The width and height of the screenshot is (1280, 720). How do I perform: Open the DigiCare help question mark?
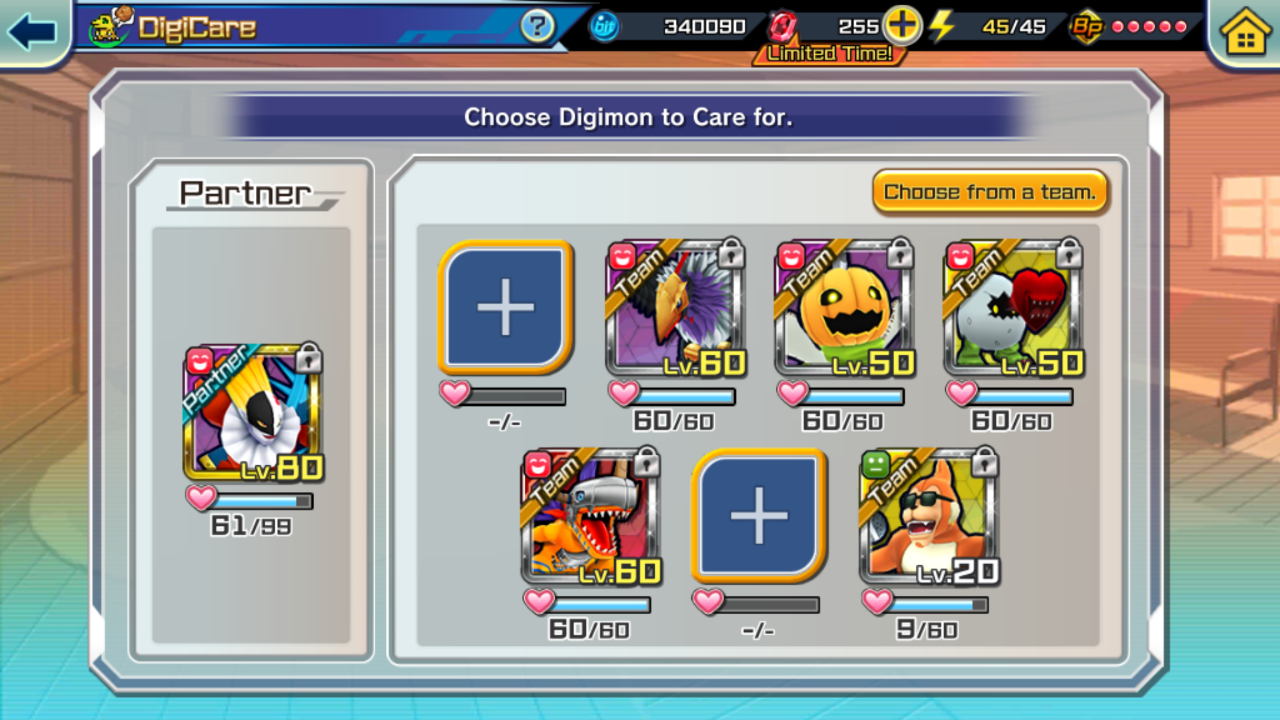(538, 27)
